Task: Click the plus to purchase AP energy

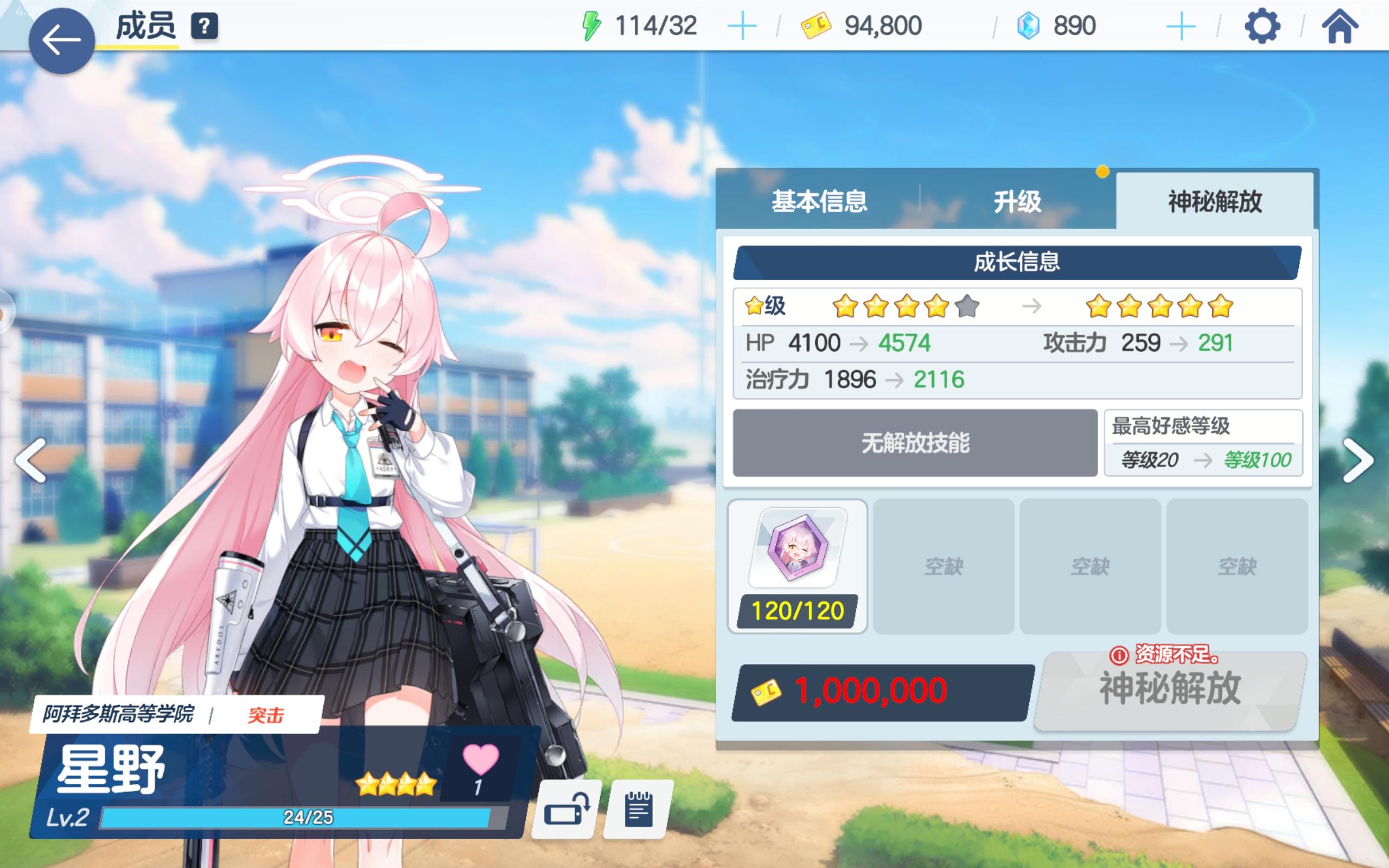Action: [x=742, y=25]
